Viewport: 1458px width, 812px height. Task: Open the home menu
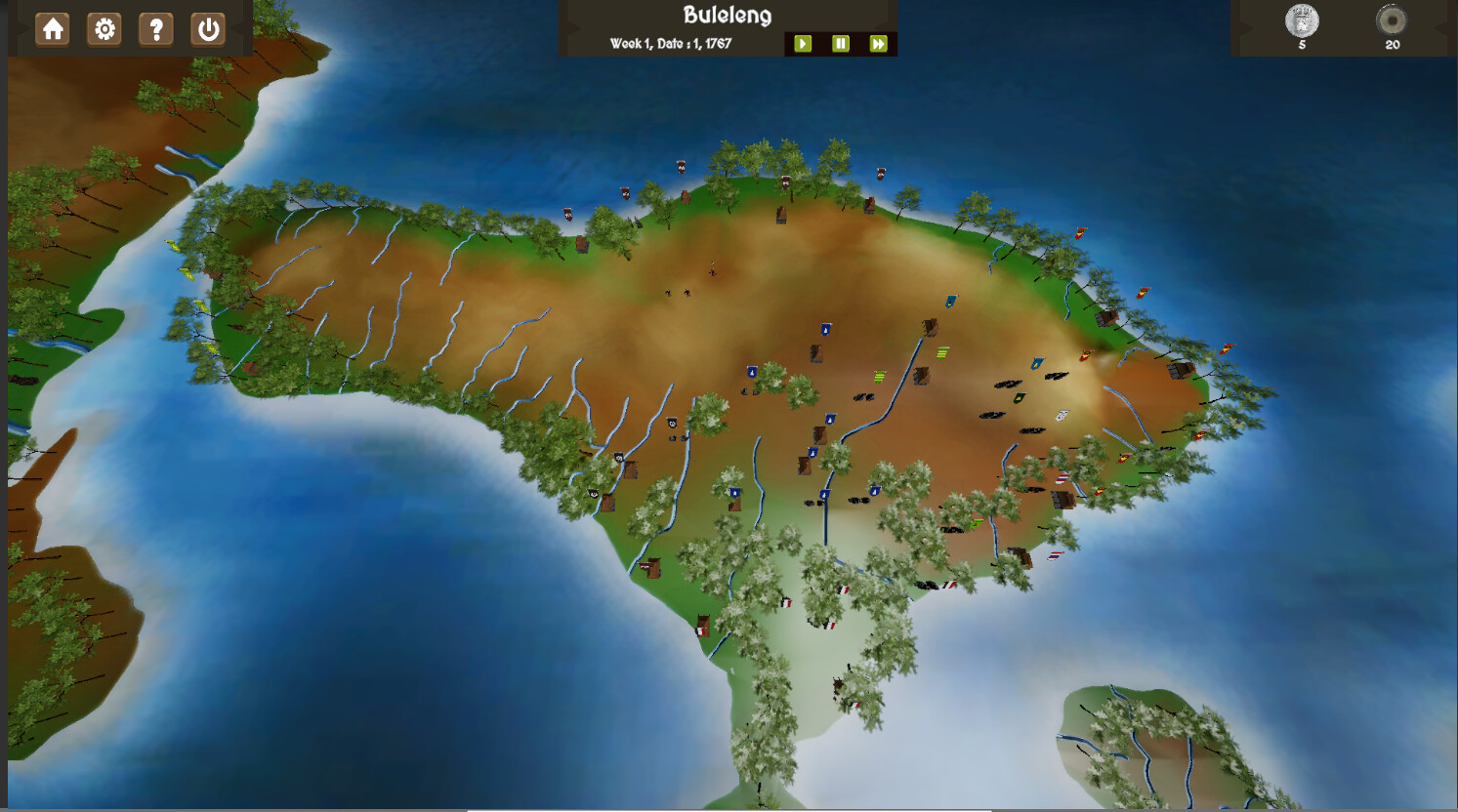(x=53, y=28)
